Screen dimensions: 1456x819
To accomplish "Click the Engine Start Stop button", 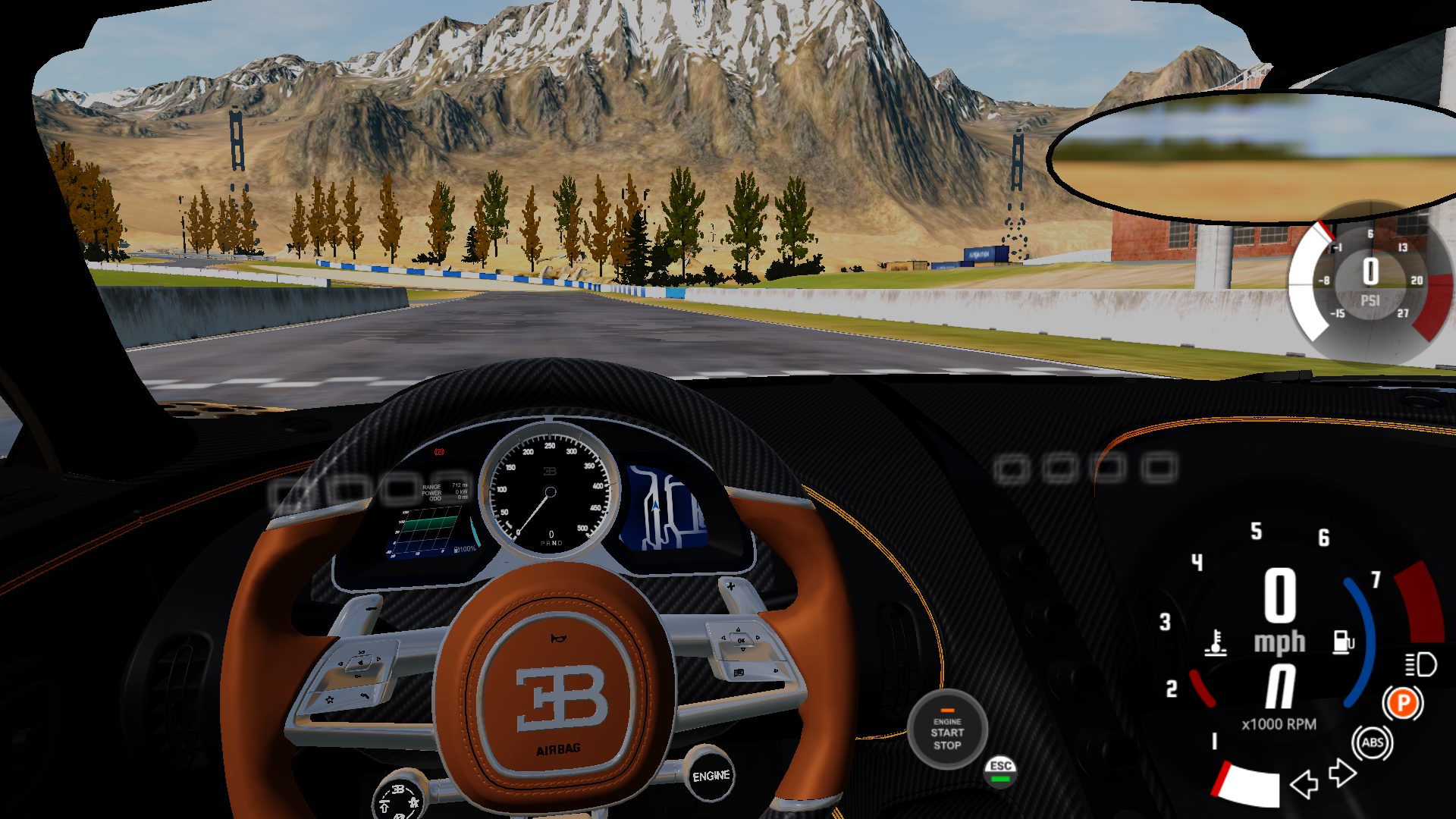I will tap(947, 730).
